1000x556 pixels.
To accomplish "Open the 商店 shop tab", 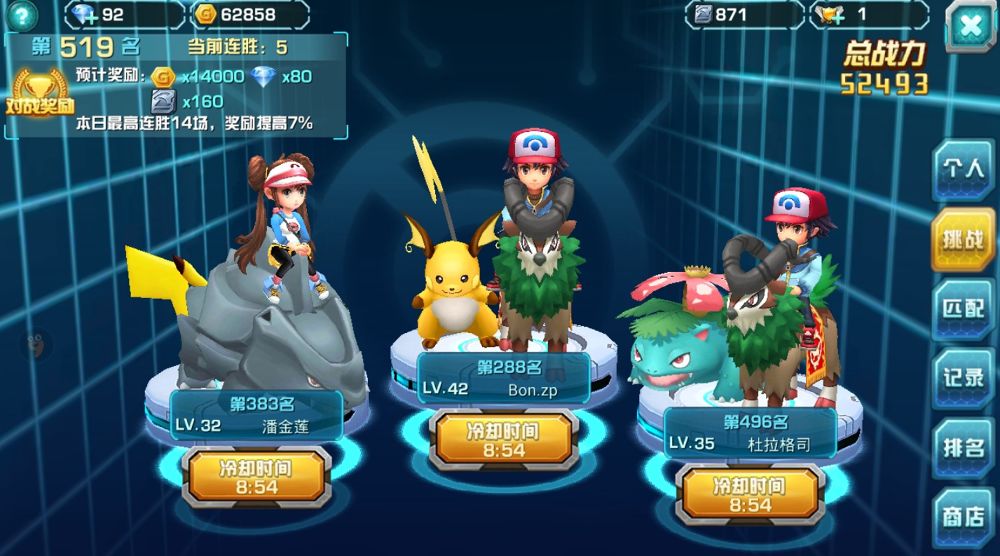I will coord(963,516).
